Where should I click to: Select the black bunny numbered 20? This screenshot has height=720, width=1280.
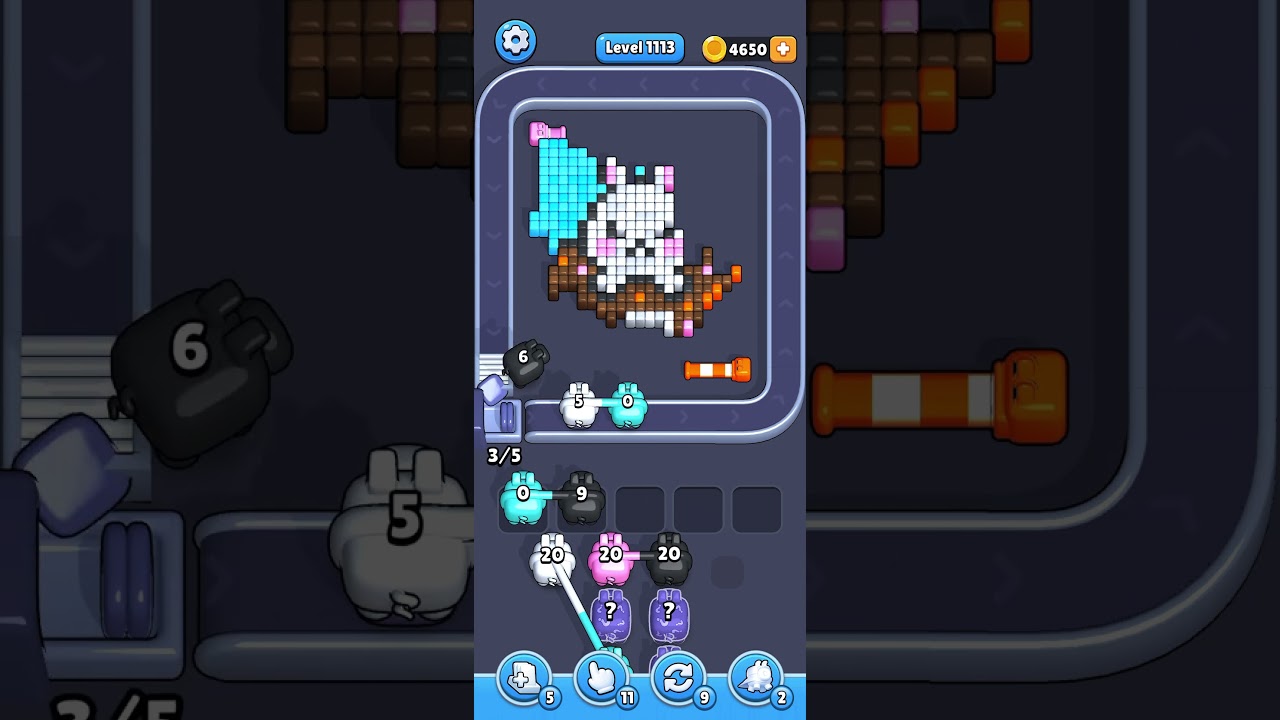pos(669,556)
